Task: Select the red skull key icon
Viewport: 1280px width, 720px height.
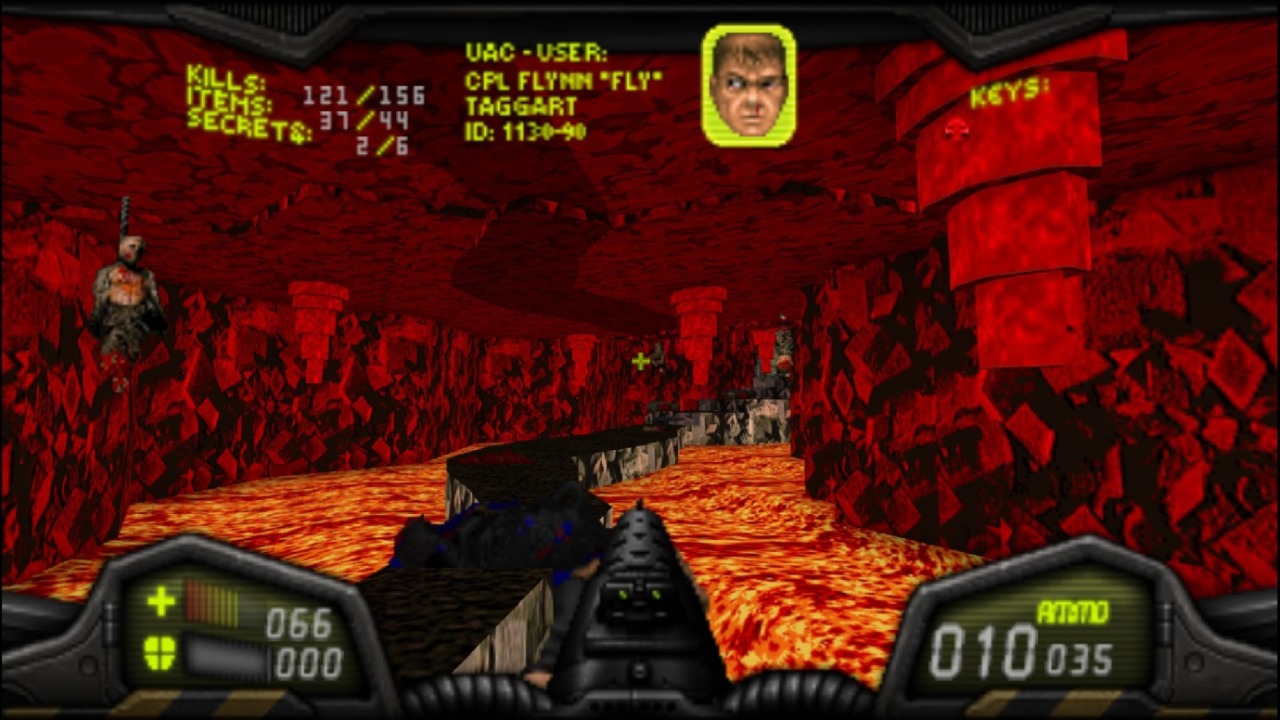Action: click(x=957, y=129)
